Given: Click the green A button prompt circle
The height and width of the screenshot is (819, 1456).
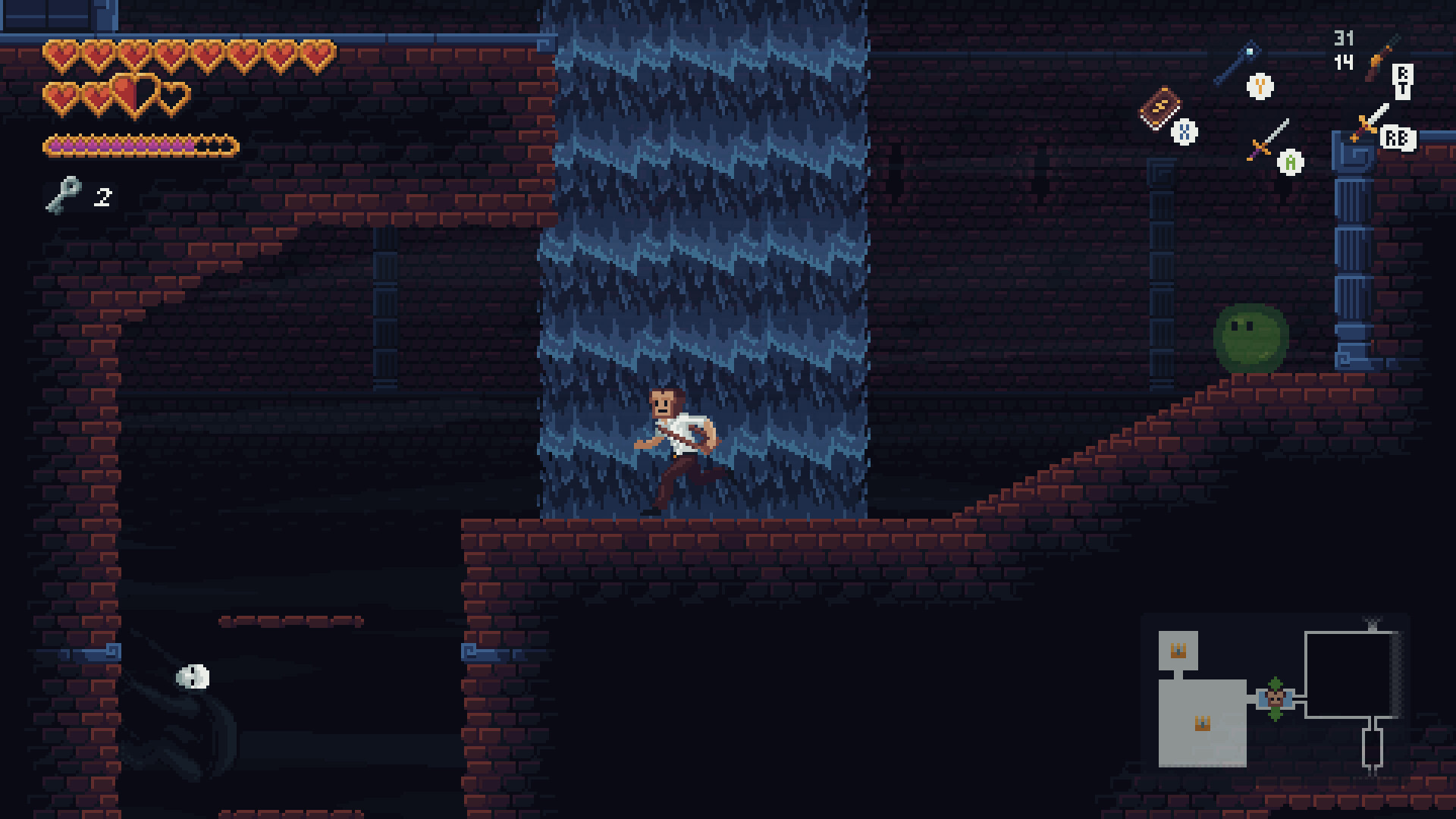Looking at the screenshot, I should [1290, 164].
